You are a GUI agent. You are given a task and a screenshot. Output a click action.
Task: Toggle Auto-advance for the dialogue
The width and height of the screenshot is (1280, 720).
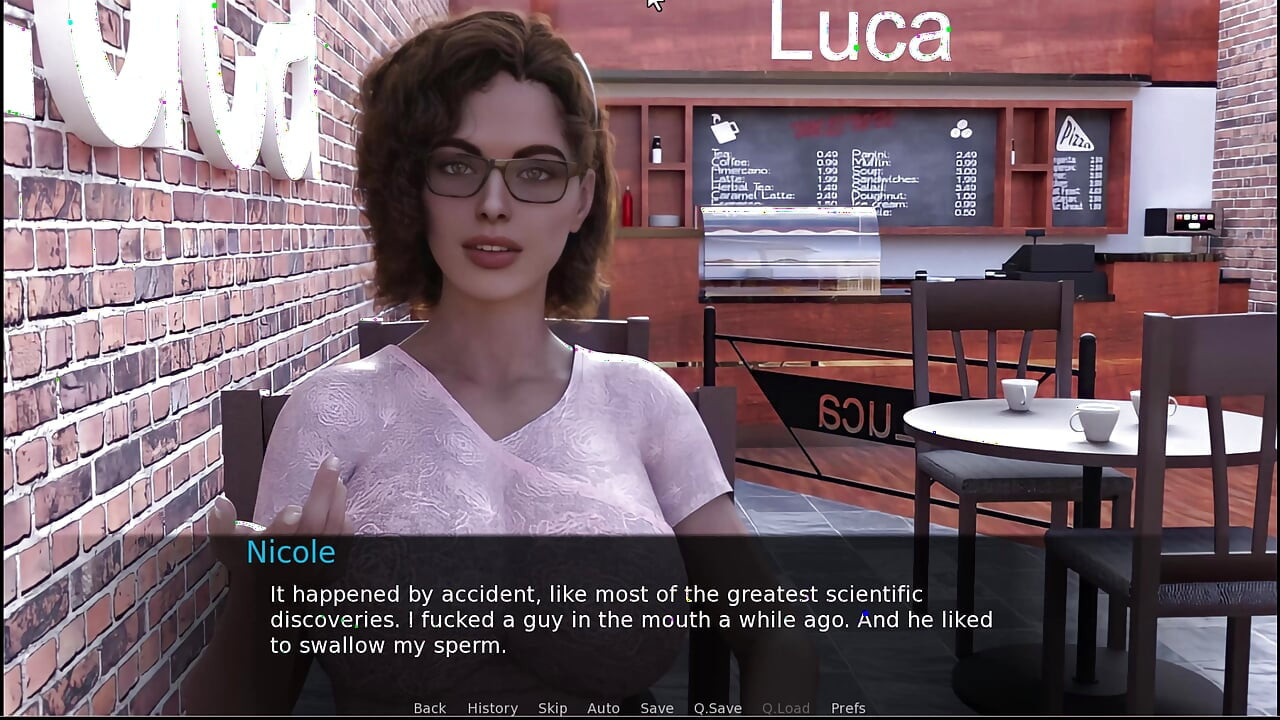603,708
